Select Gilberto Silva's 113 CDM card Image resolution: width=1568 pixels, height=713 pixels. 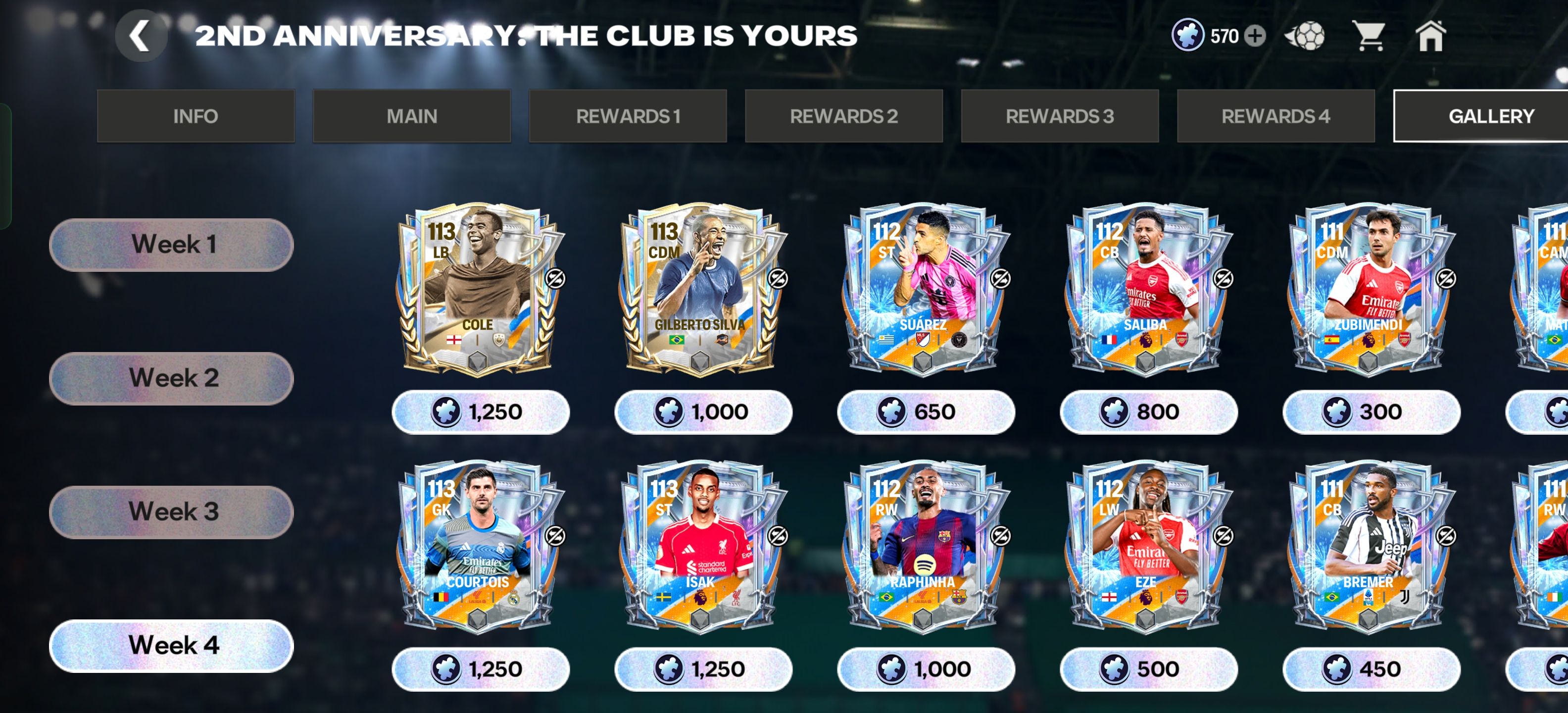tap(703, 289)
